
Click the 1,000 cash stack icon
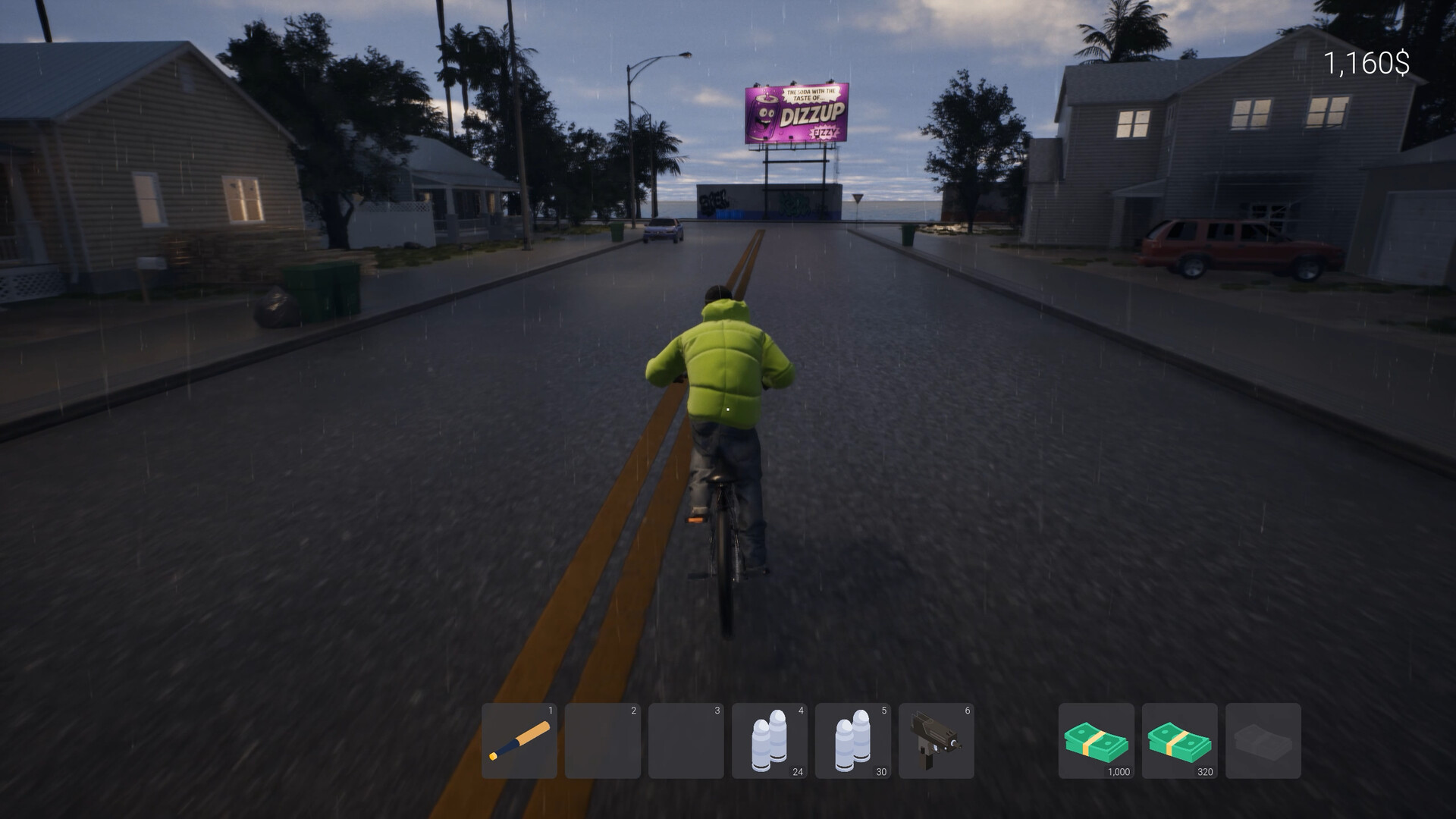(1095, 740)
